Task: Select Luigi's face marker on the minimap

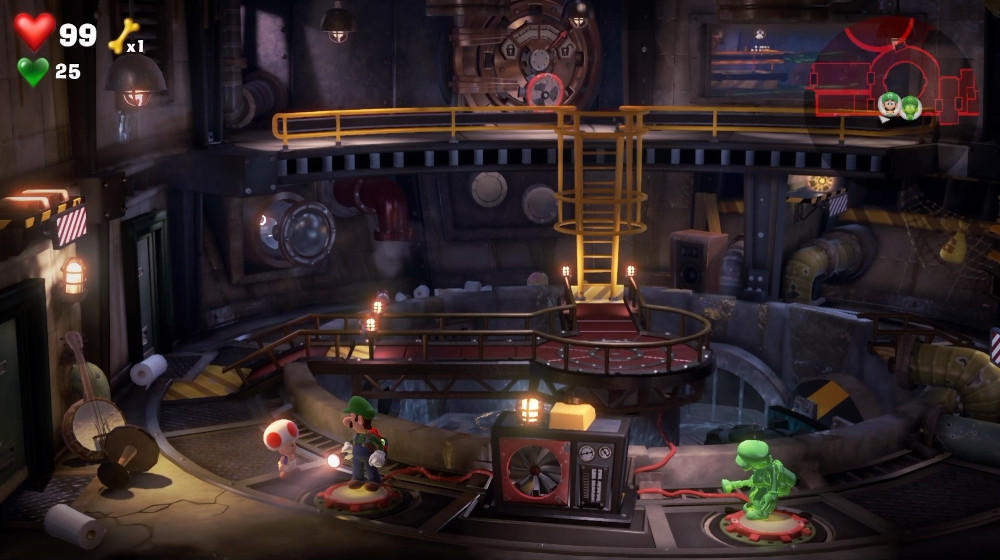Action: click(888, 103)
